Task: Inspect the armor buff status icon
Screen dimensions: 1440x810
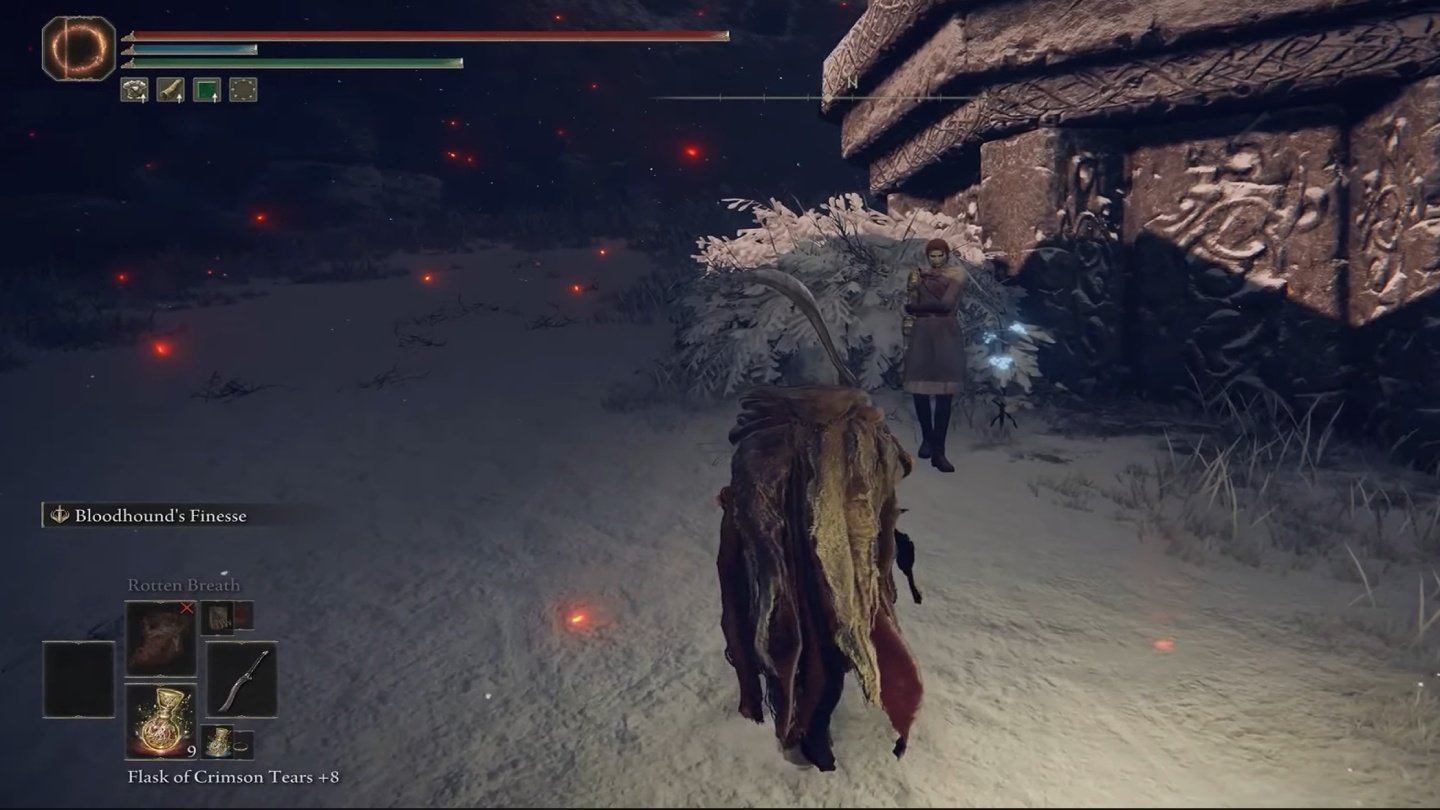Action: click(134, 90)
